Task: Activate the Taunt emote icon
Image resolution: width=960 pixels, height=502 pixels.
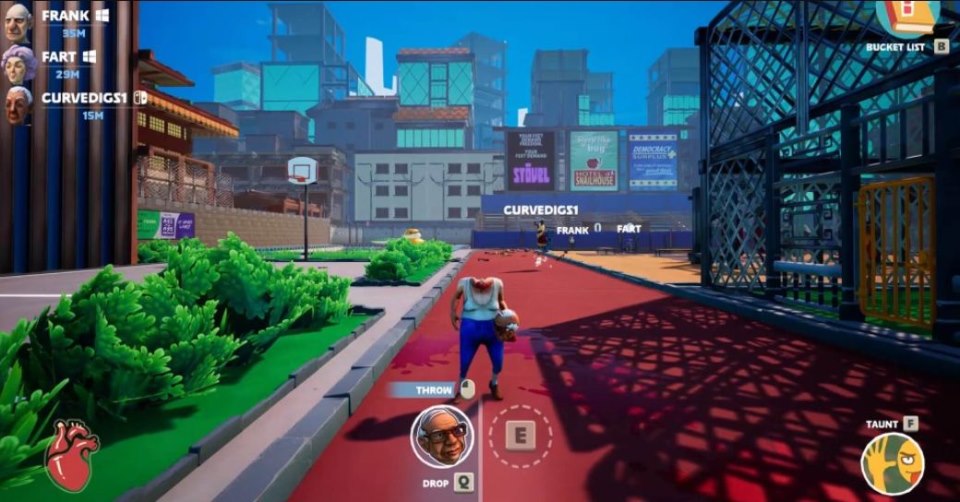Action: tap(892, 463)
